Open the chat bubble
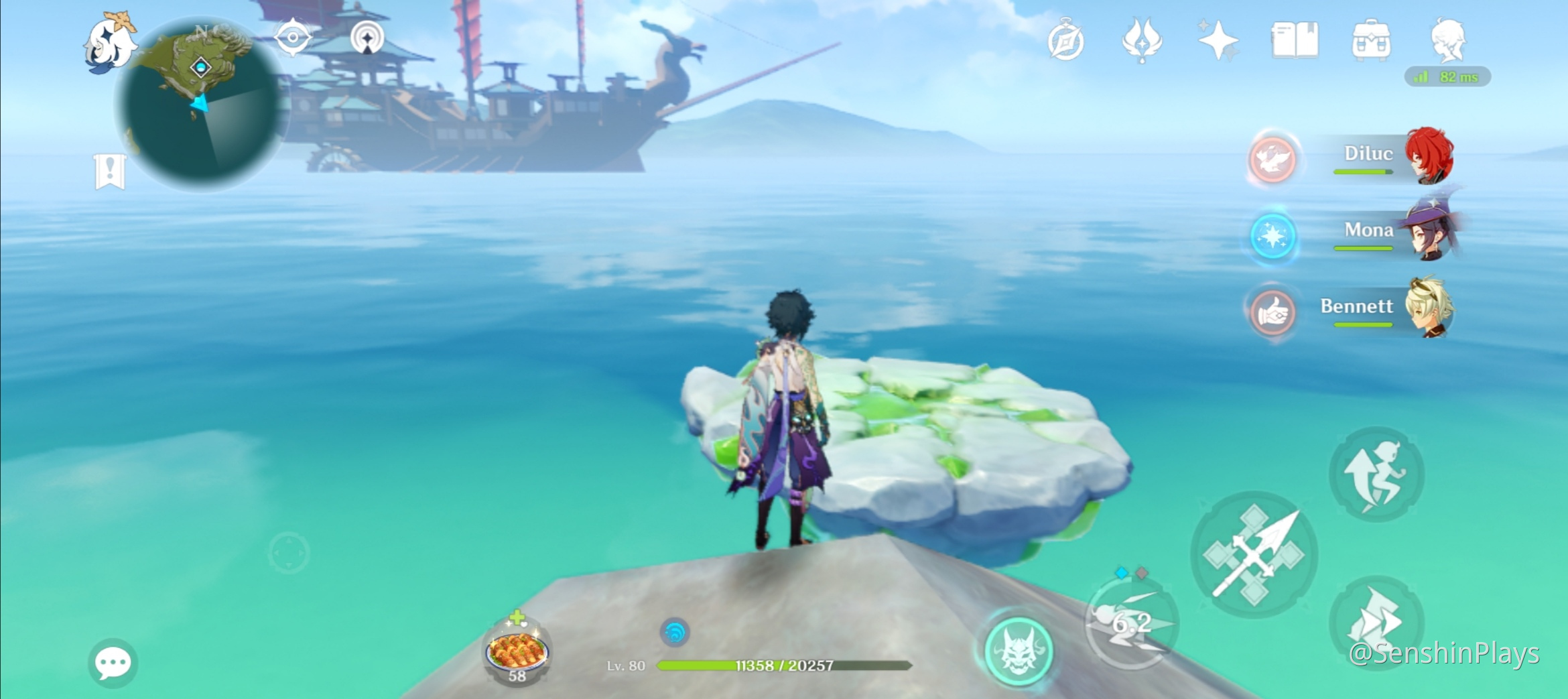Screen dimensions: 1568x699 (113, 663)
